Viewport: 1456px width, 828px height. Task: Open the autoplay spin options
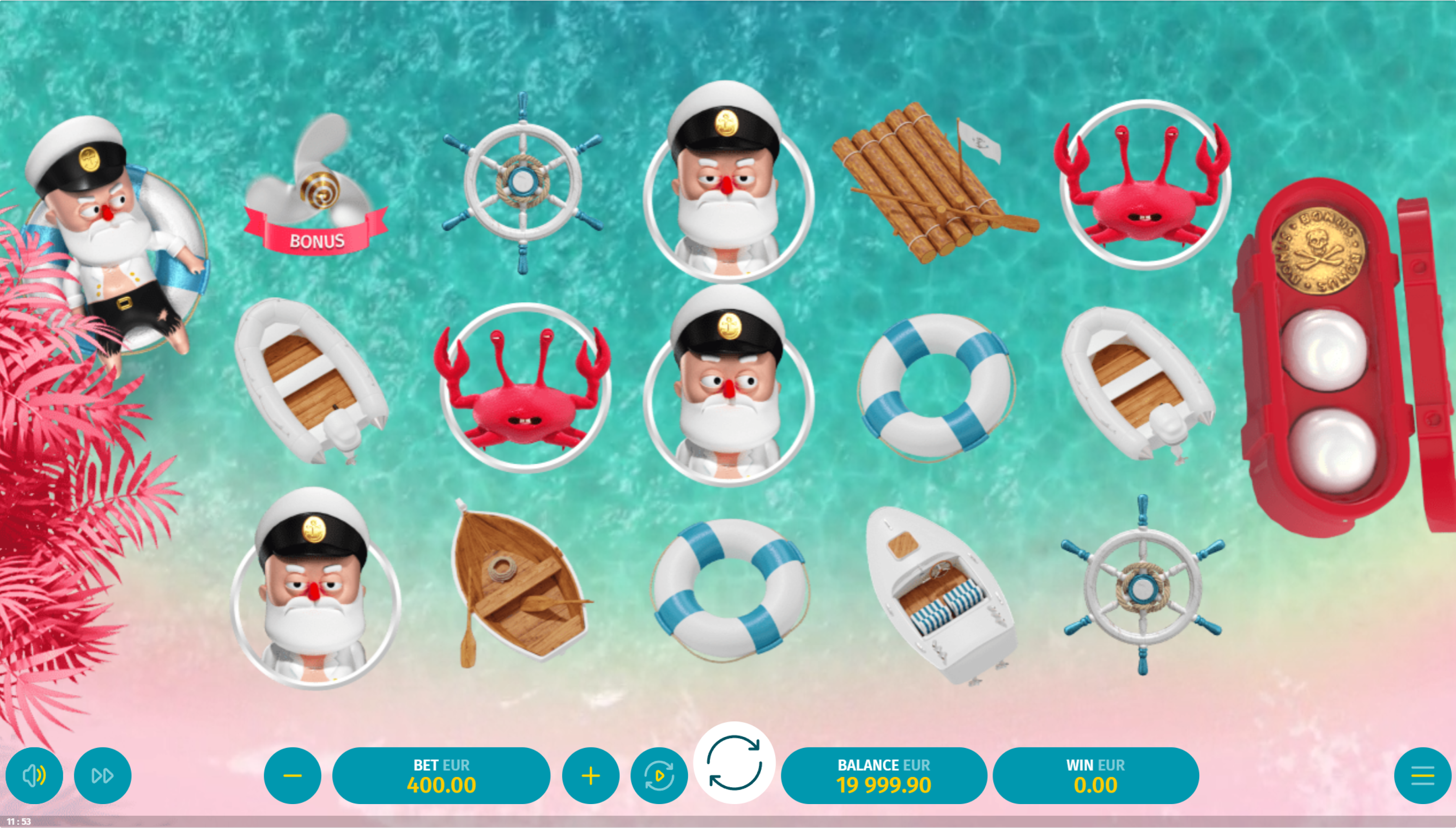[659, 776]
